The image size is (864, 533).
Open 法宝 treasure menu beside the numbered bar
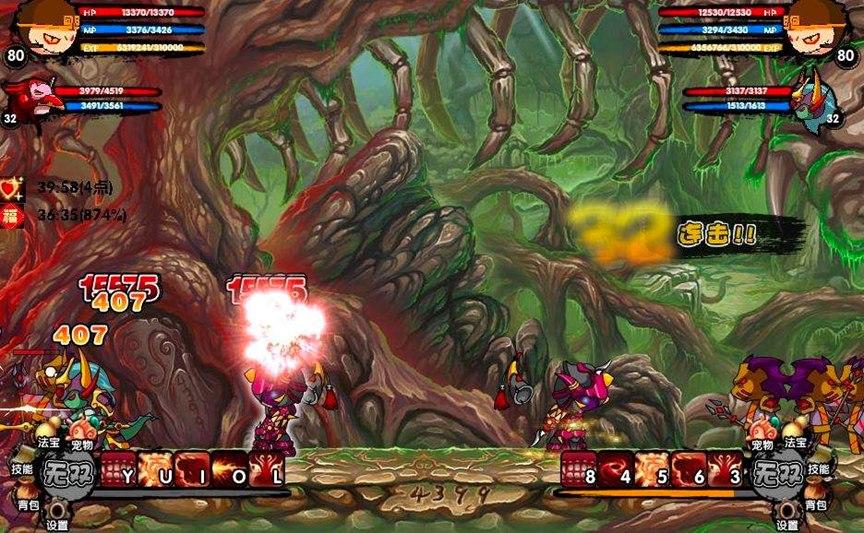tap(796, 441)
